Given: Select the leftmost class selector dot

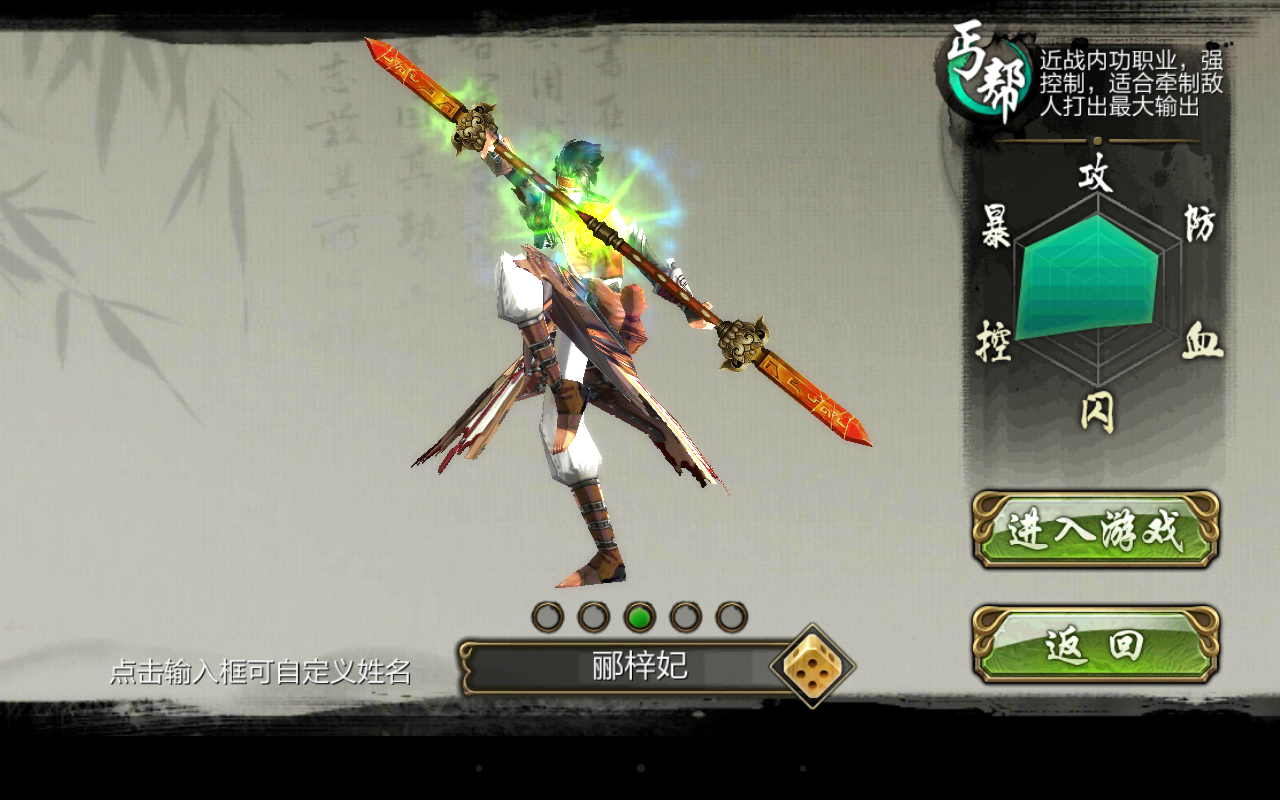Looking at the screenshot, I should click(547, 617).
